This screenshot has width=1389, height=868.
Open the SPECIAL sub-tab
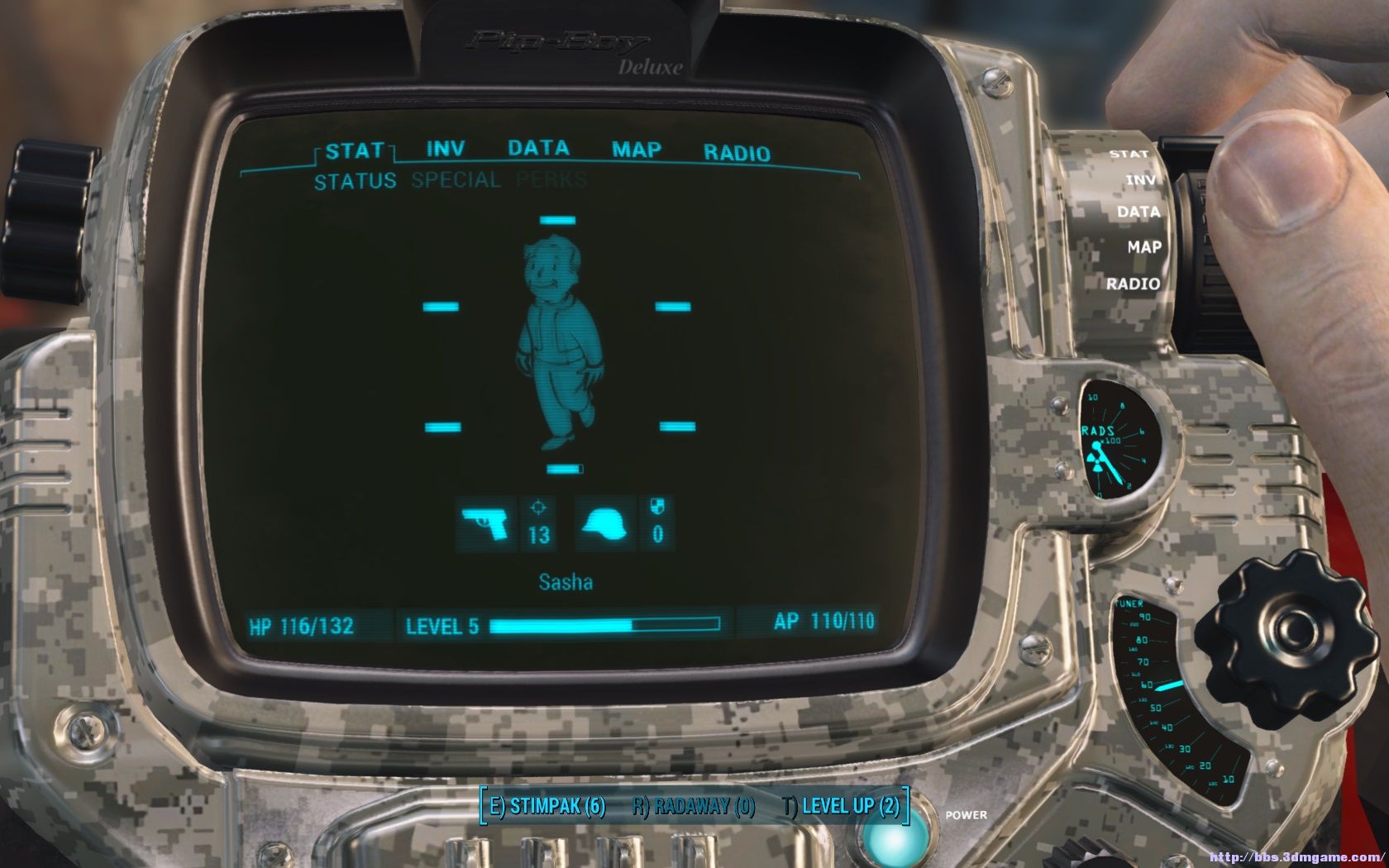[x=456, y=180]
